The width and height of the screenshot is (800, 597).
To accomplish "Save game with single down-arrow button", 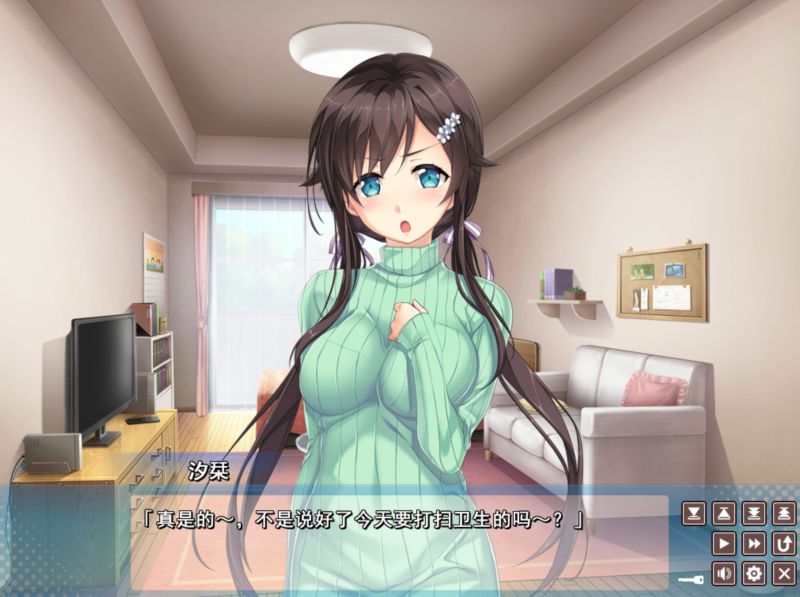I will 694,514.
